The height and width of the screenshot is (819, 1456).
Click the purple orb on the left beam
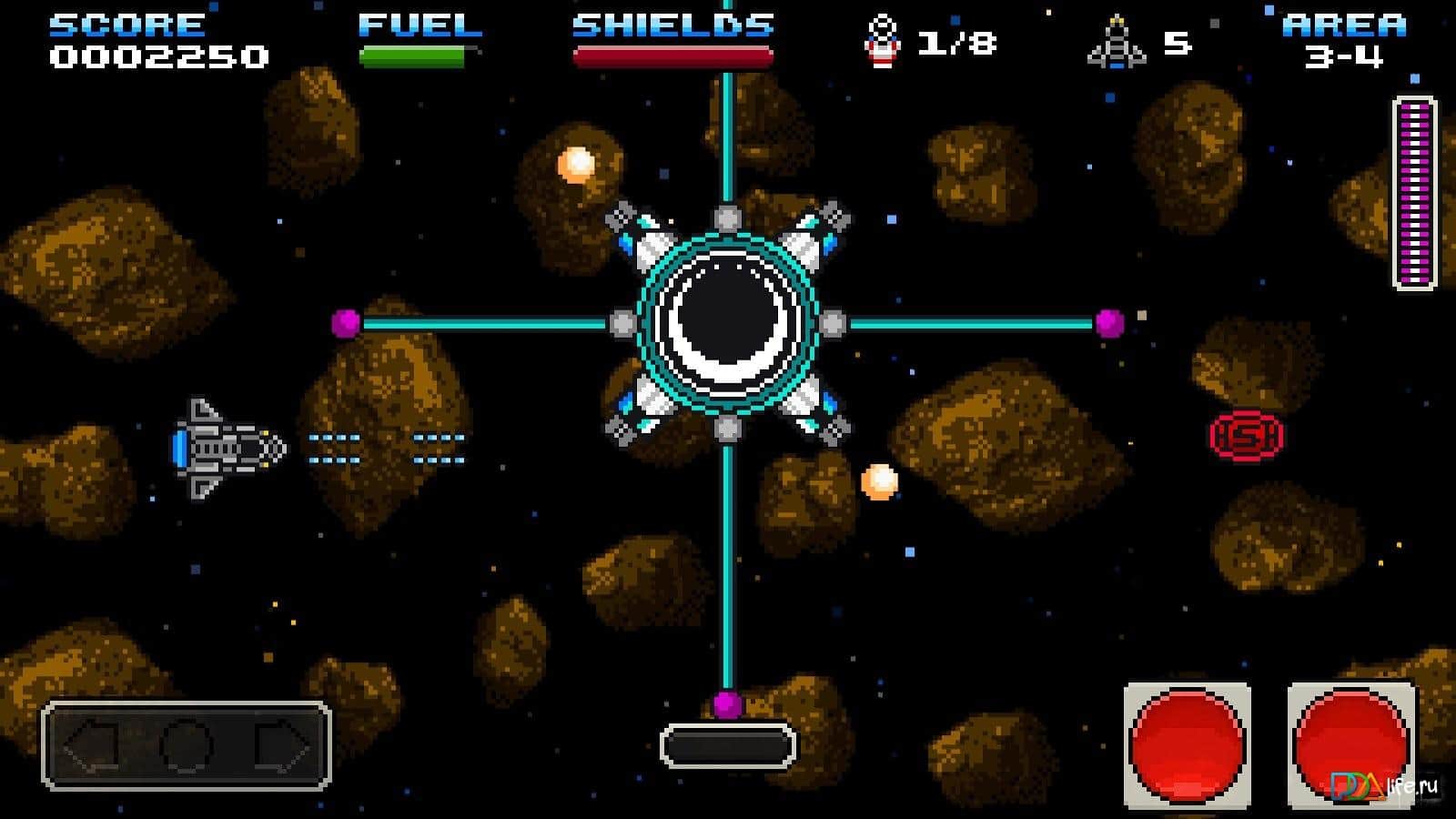tap(345, 324)
